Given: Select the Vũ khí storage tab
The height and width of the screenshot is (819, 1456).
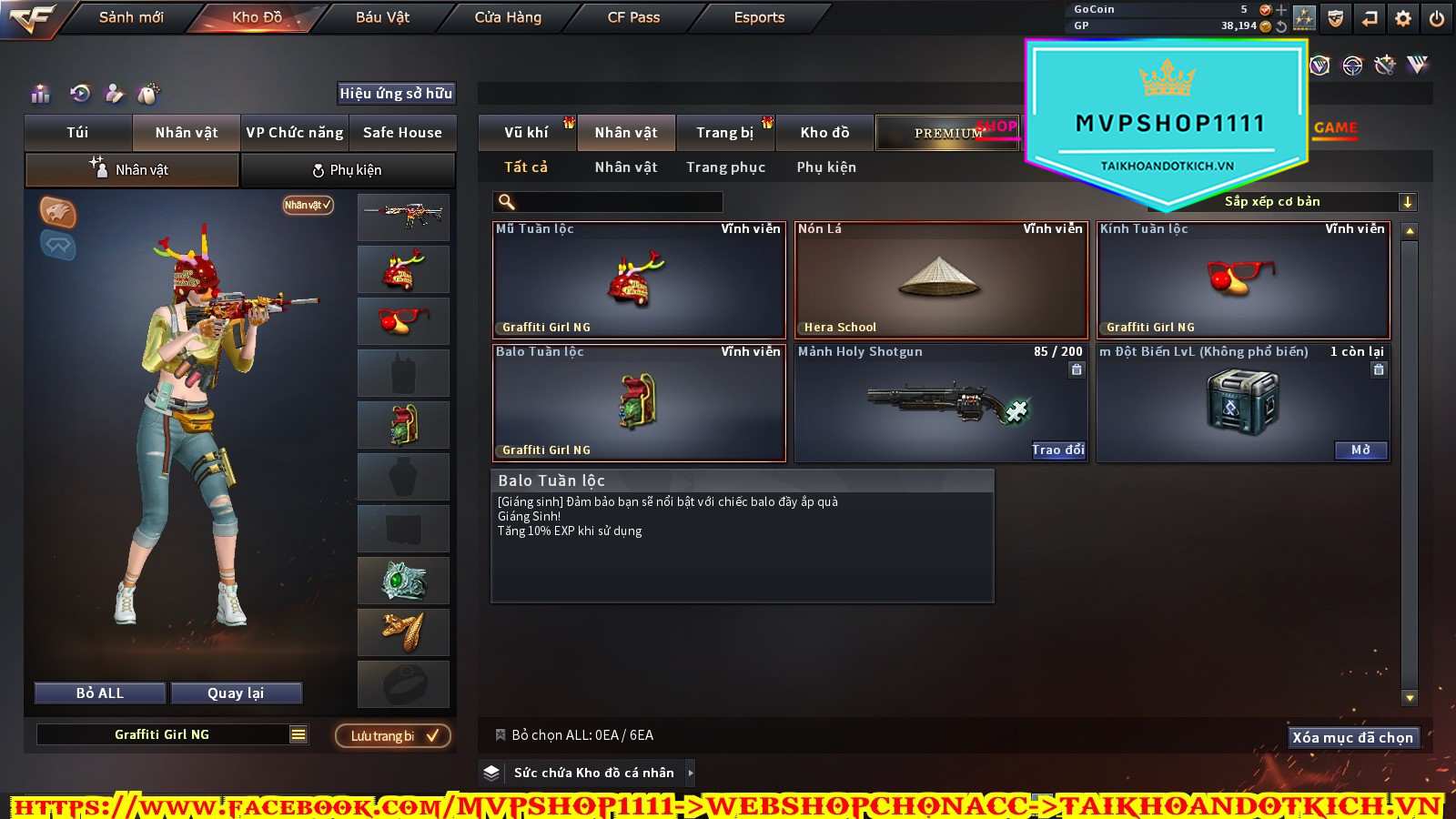Looking at the screenshot, I should (526, 133).
